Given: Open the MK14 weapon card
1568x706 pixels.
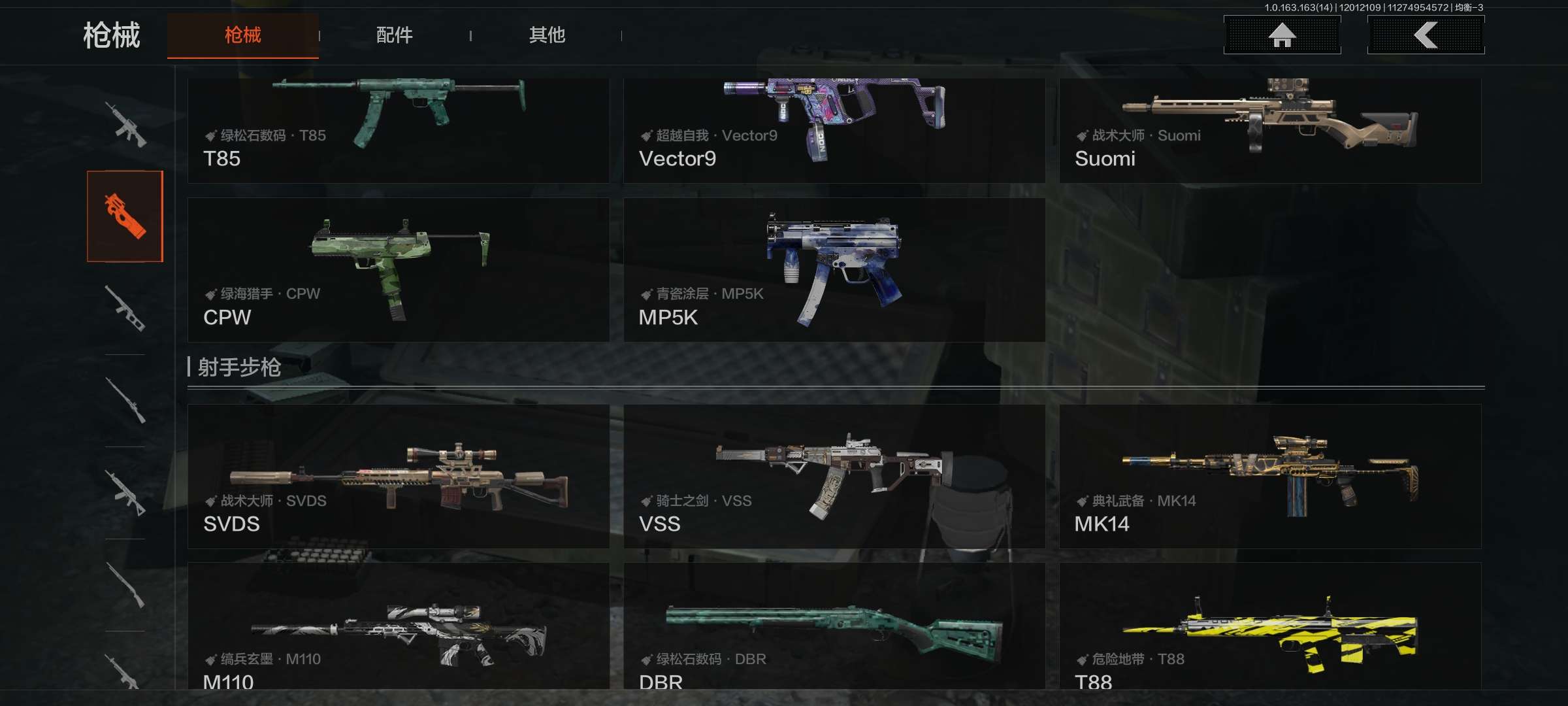Looking at the screenshot, I should point(1269,477).
